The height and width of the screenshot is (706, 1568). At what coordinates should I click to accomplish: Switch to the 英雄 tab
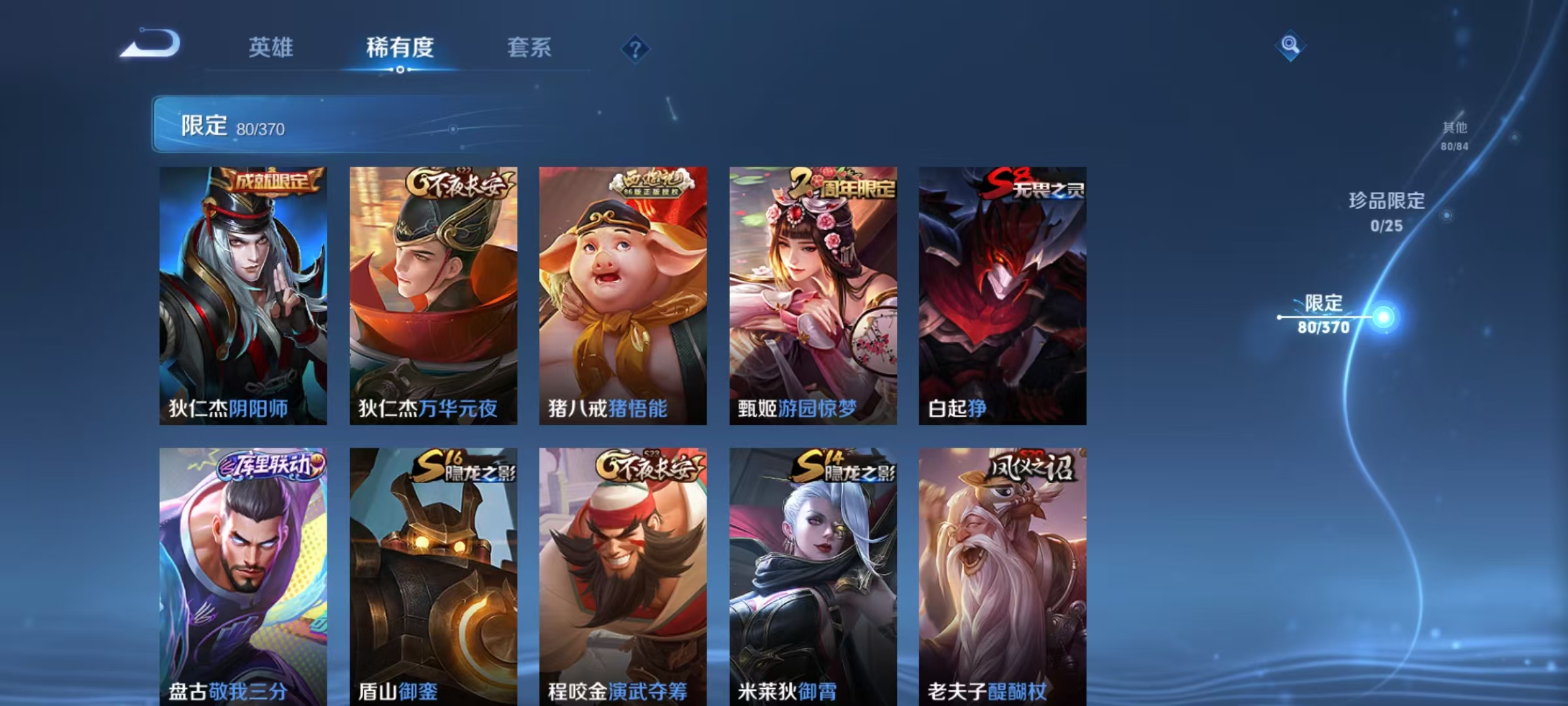pos(270,47)
